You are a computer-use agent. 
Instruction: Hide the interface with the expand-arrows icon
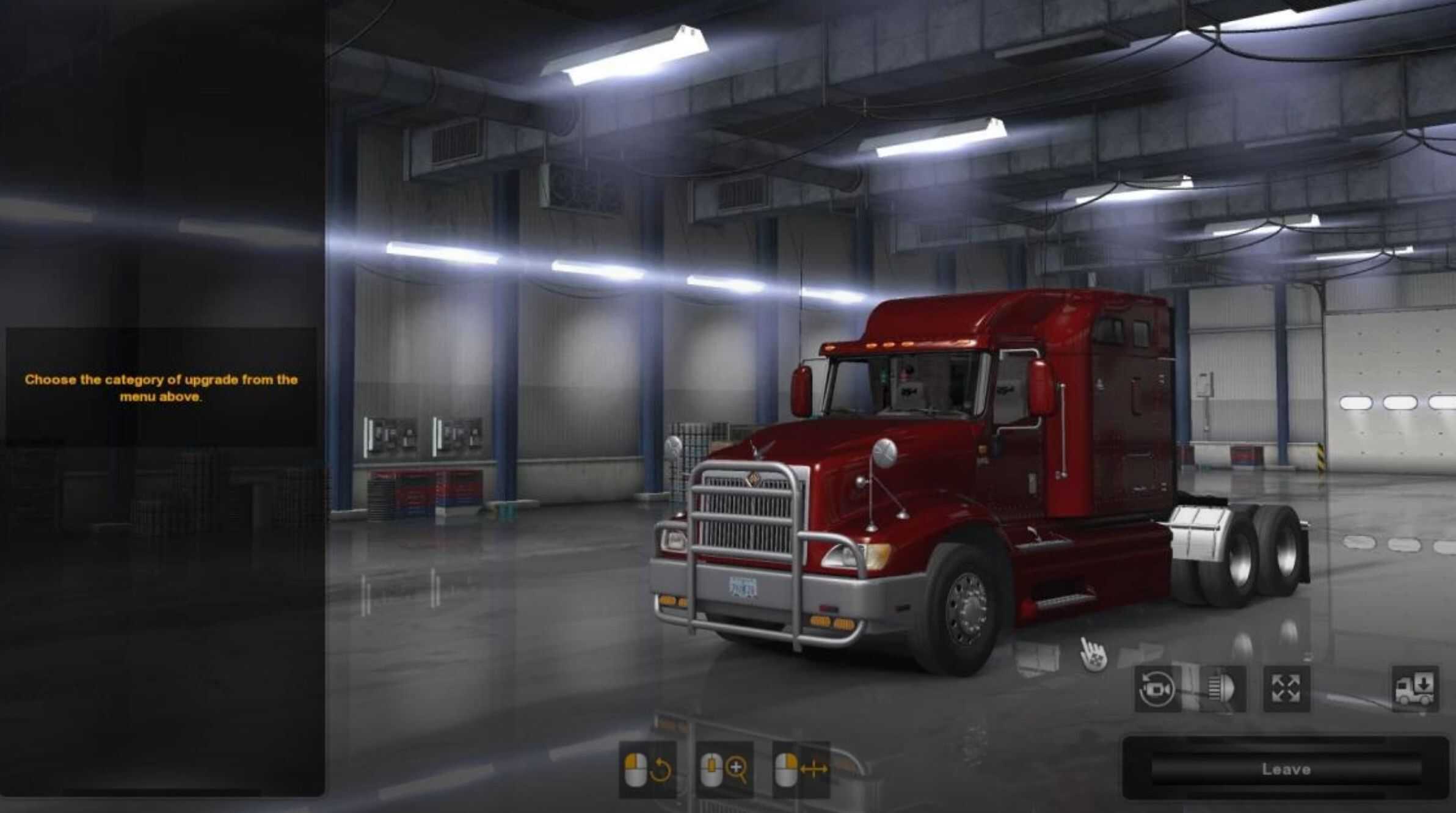coord(1286,689)
